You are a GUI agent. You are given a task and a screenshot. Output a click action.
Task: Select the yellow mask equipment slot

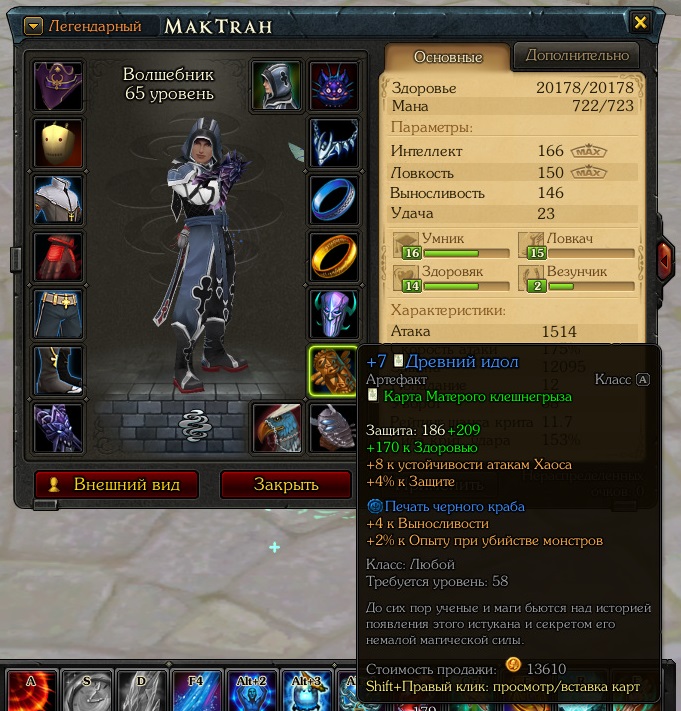58,143
